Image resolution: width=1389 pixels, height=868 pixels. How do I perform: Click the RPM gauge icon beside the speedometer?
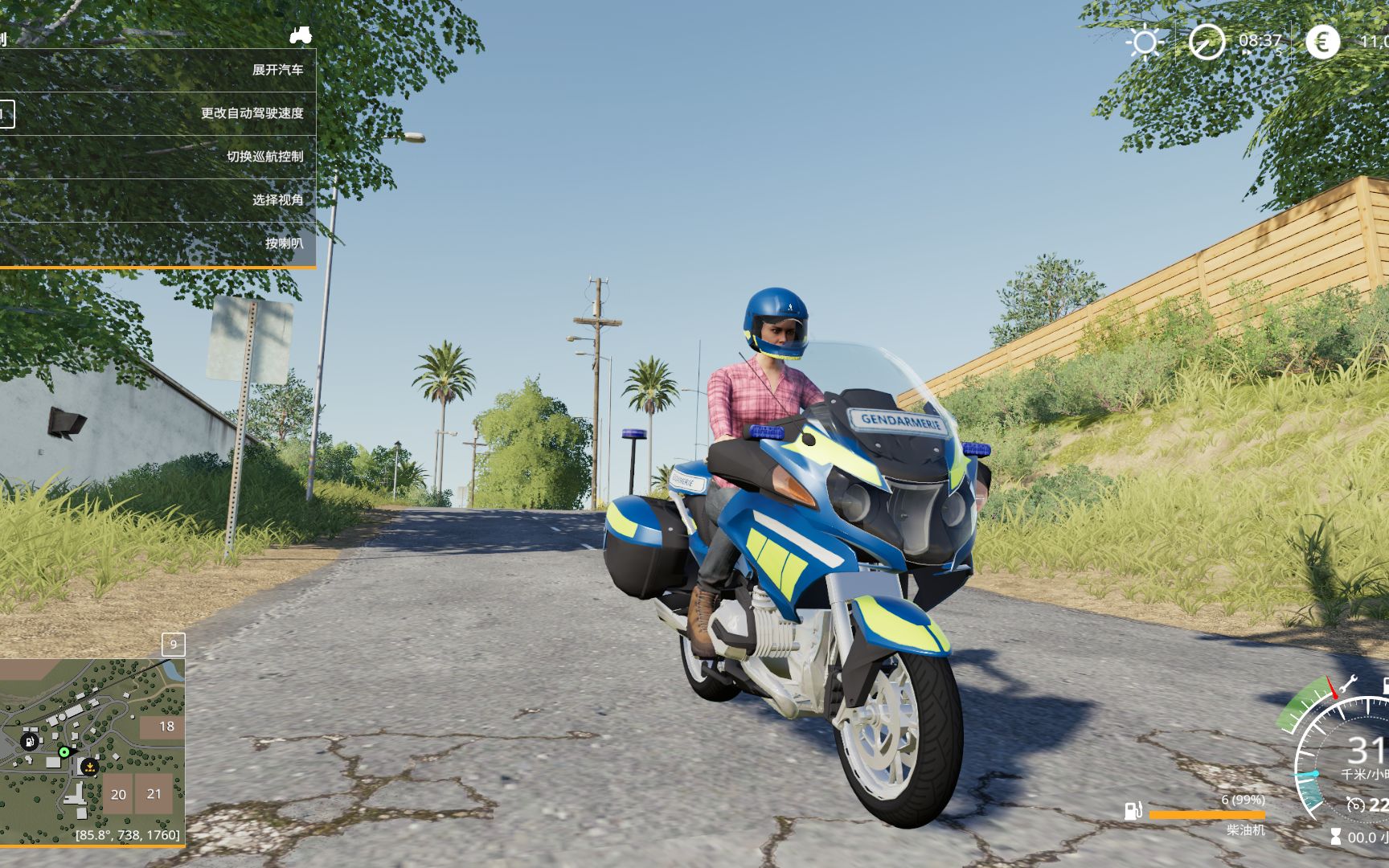click(x=1355, y=806)
